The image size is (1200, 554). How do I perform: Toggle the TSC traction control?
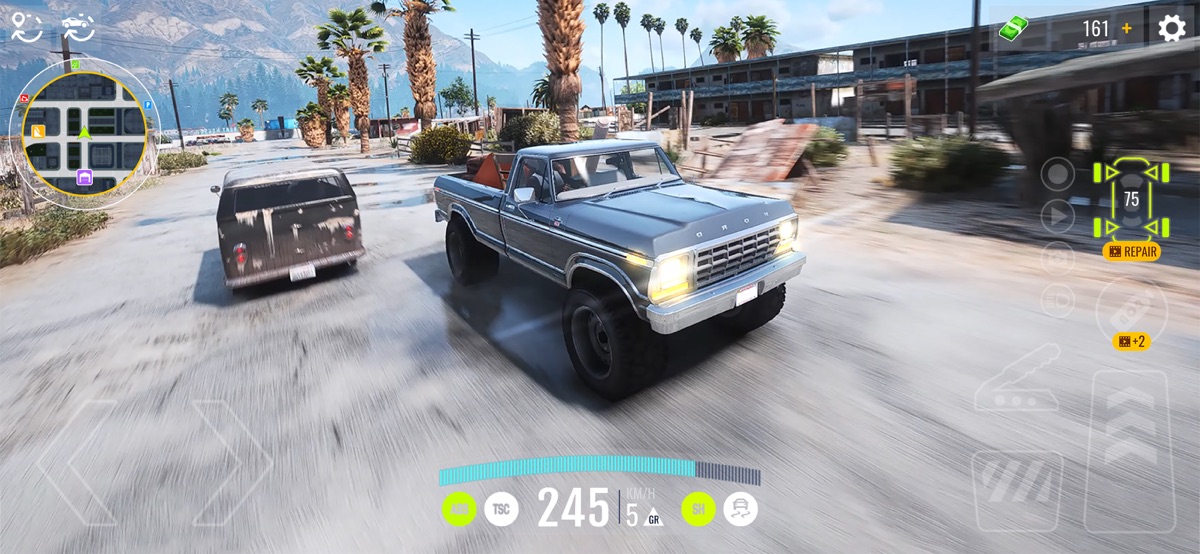[502, 509]
